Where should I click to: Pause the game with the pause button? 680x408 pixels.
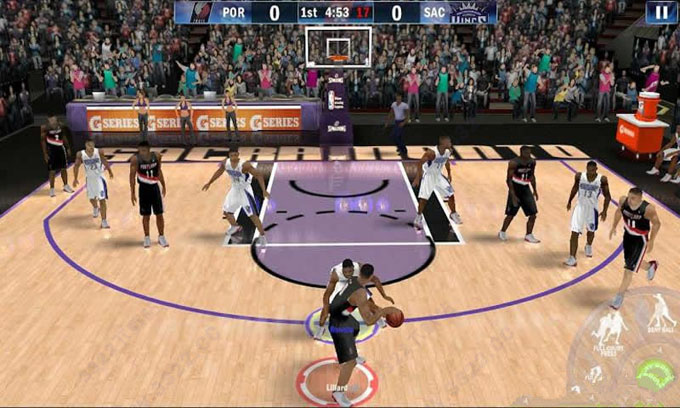point(660,12)
